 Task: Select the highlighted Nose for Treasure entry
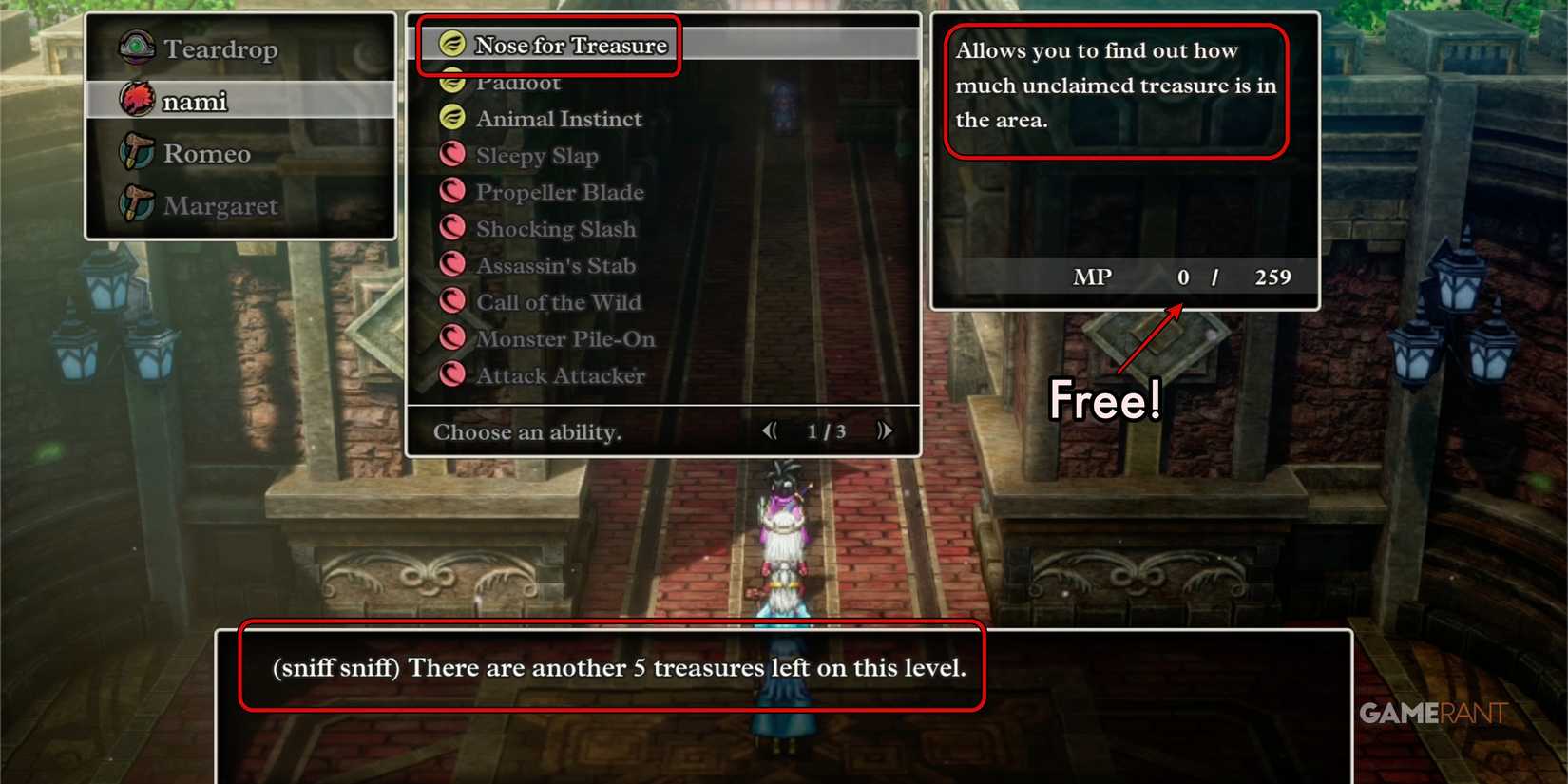tap(568, 44)
